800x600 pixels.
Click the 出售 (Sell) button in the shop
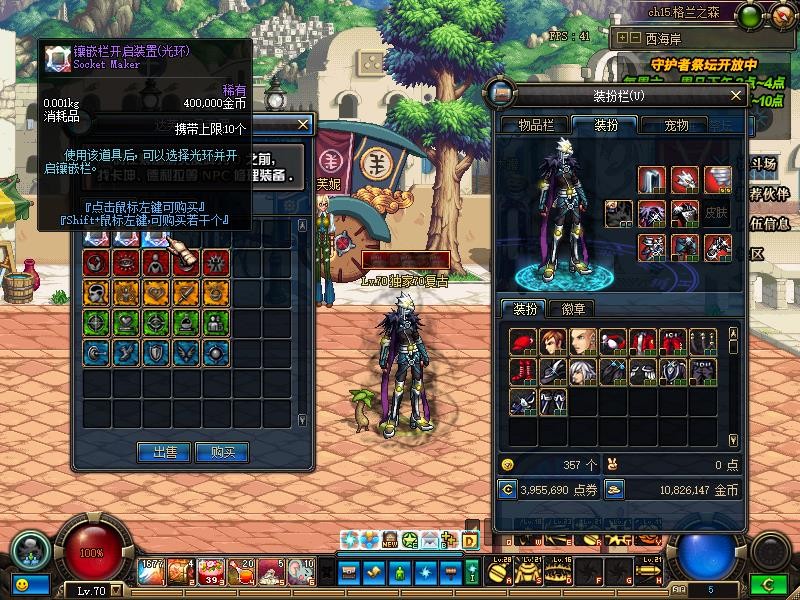[x=163, y=452]
